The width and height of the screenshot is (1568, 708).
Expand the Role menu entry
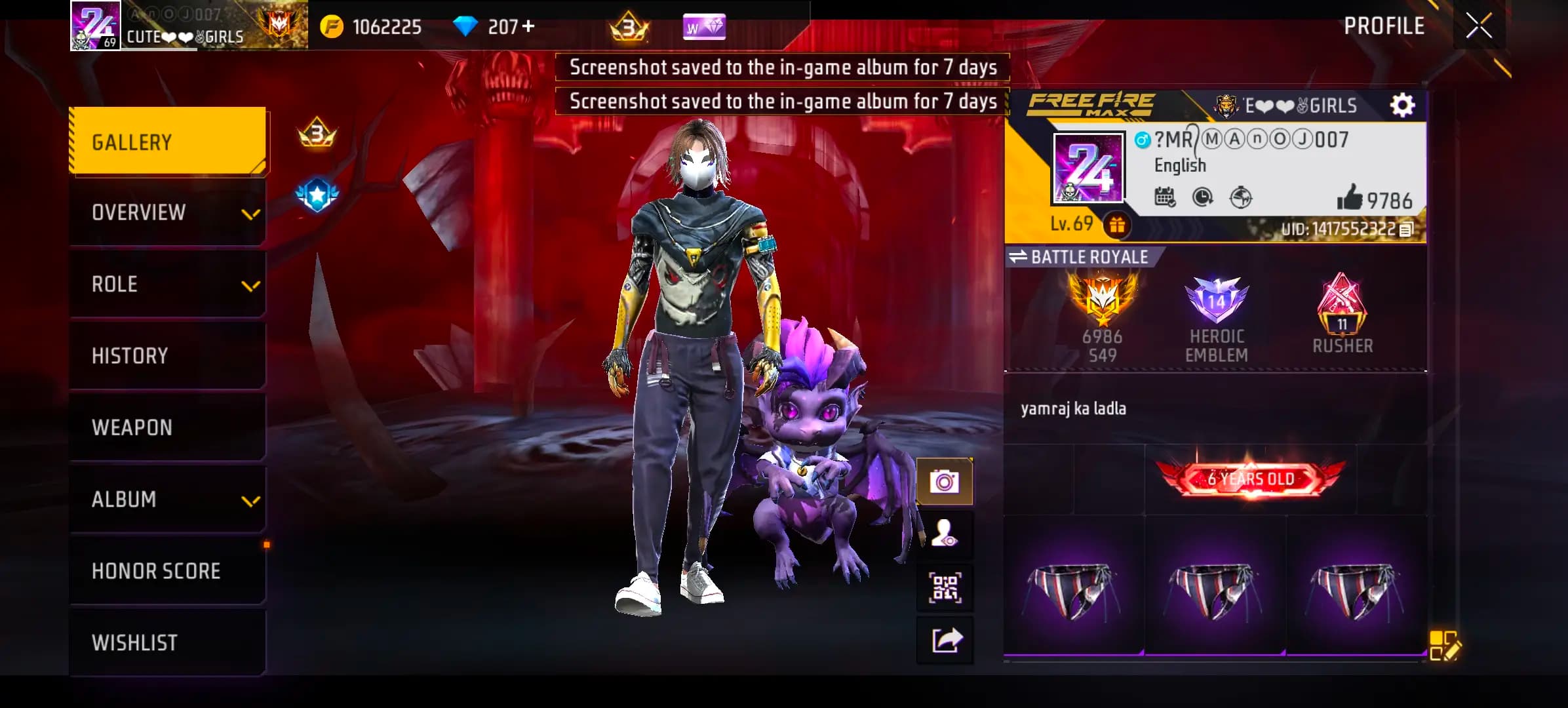pyautogui.click(x=168, y=285)
